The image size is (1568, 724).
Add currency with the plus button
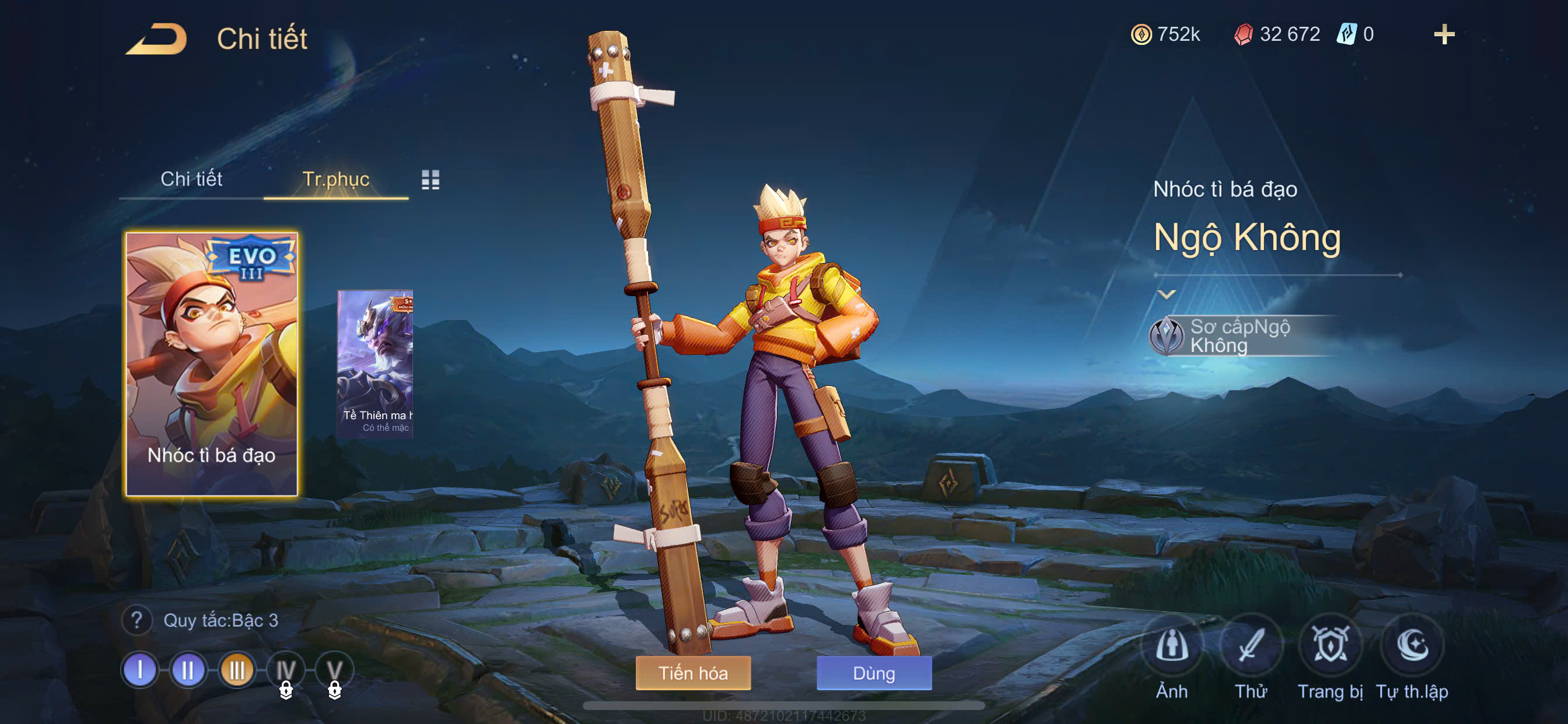(1444, 34)
